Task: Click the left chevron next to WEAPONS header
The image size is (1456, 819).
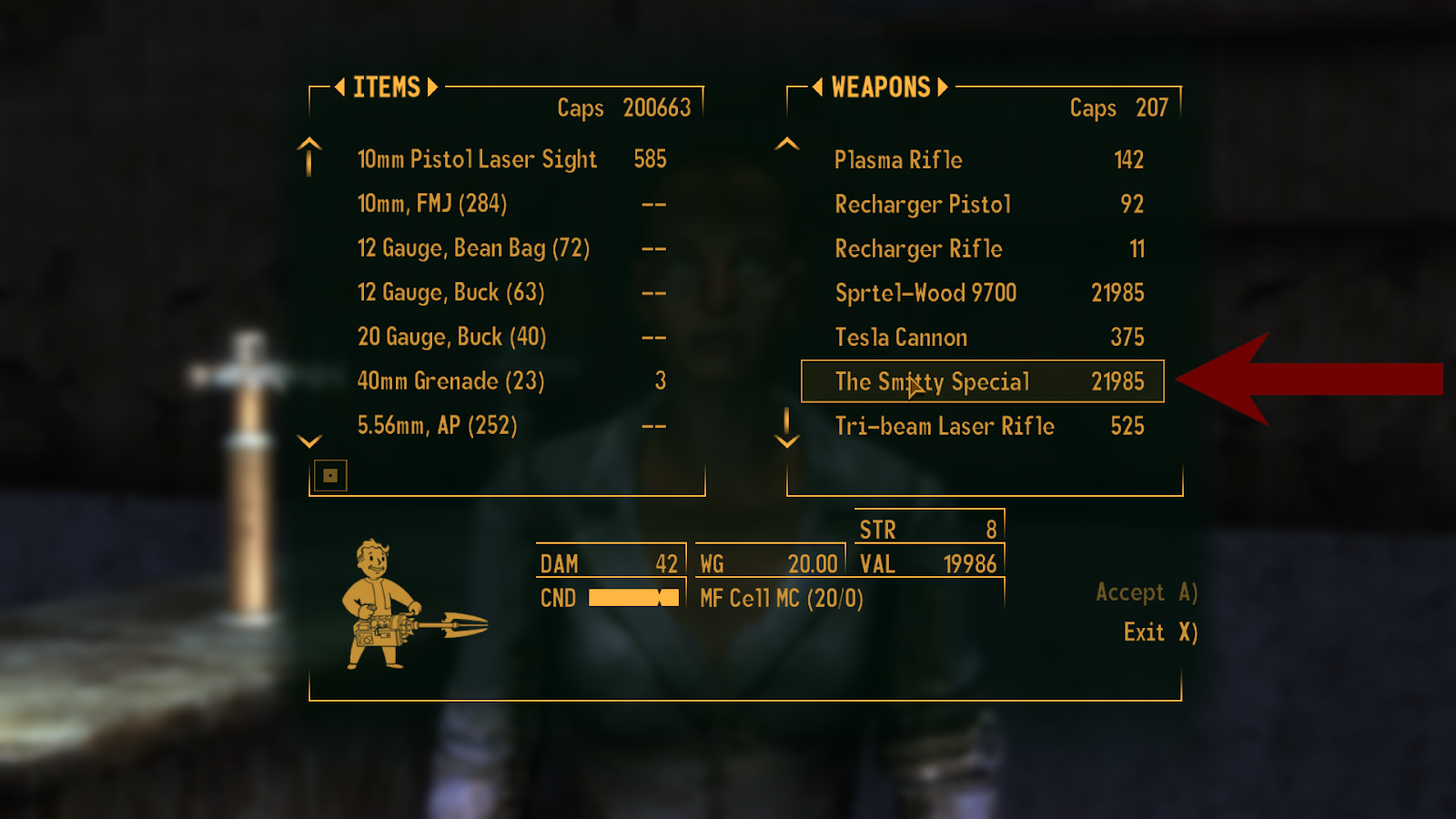Action: click(818, 87)
